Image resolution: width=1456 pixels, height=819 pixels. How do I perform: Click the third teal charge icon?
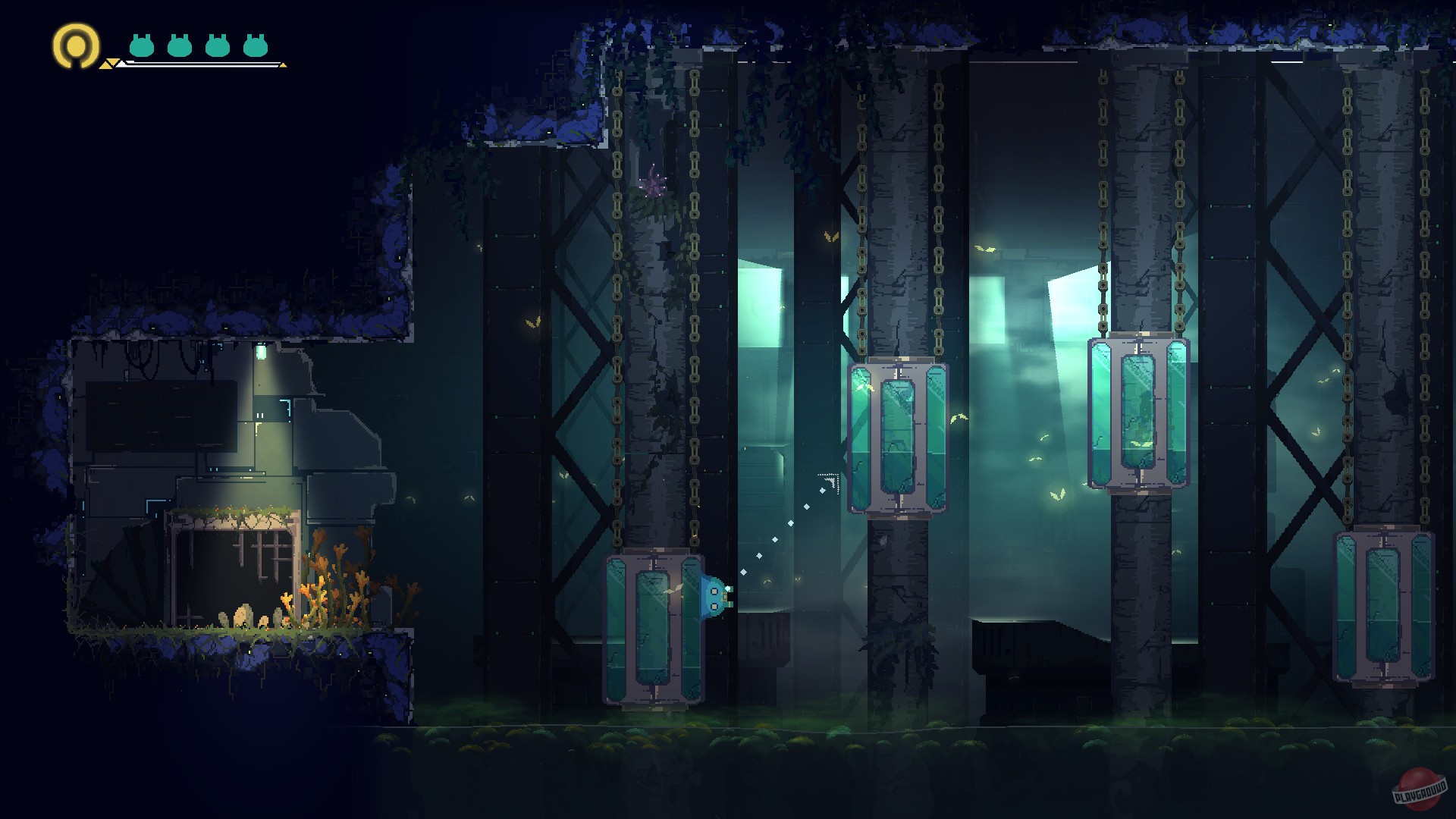click(218, 45)
